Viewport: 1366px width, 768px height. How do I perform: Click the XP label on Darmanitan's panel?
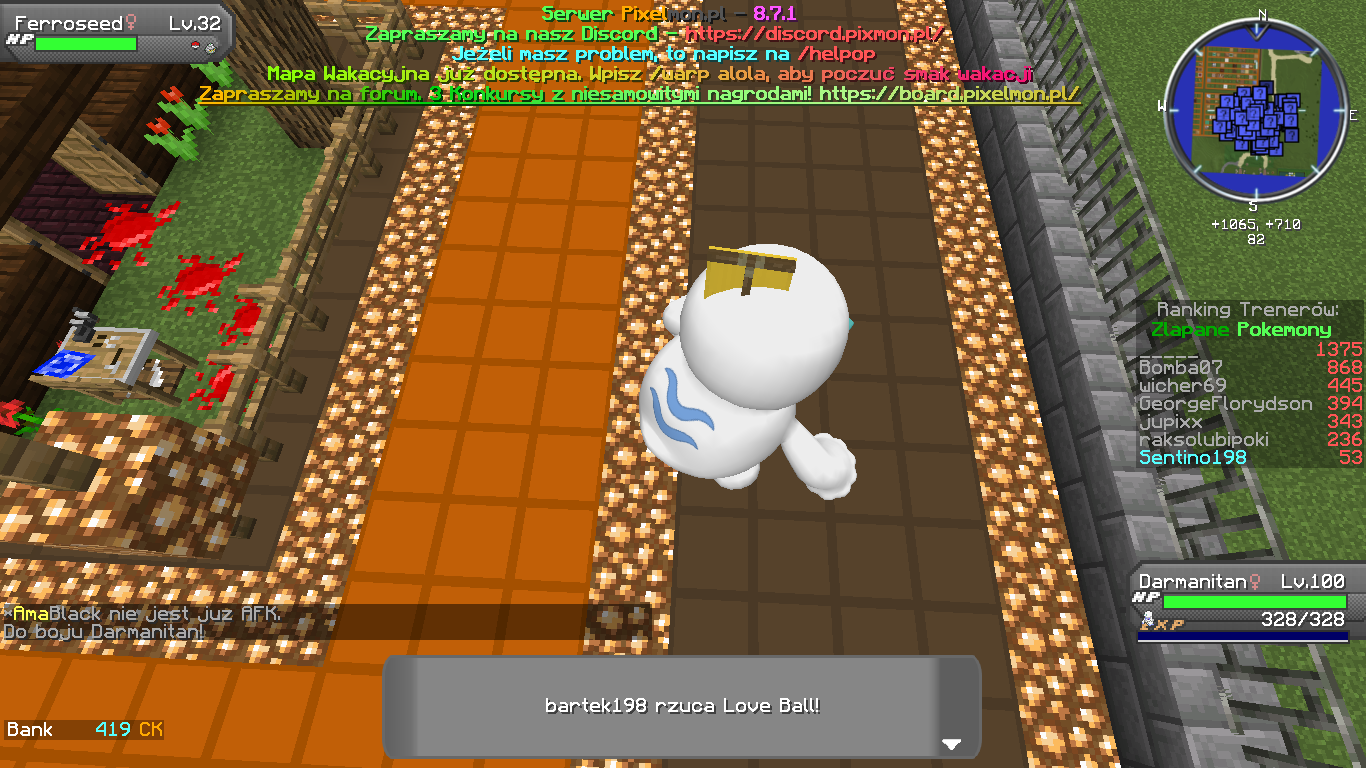pos(1172,624)
